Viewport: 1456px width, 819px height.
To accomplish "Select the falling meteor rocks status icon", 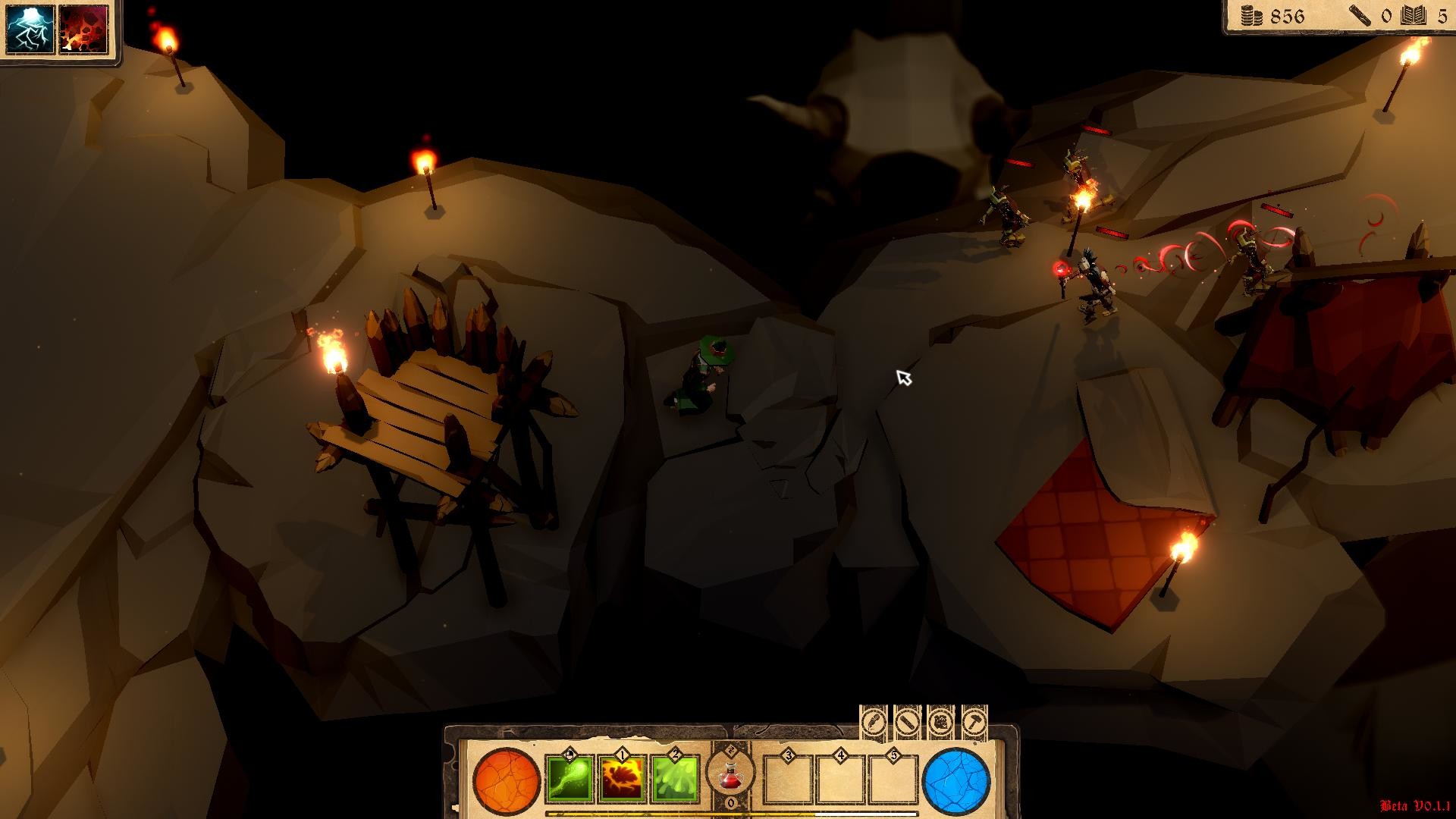I will pos(83,30).
